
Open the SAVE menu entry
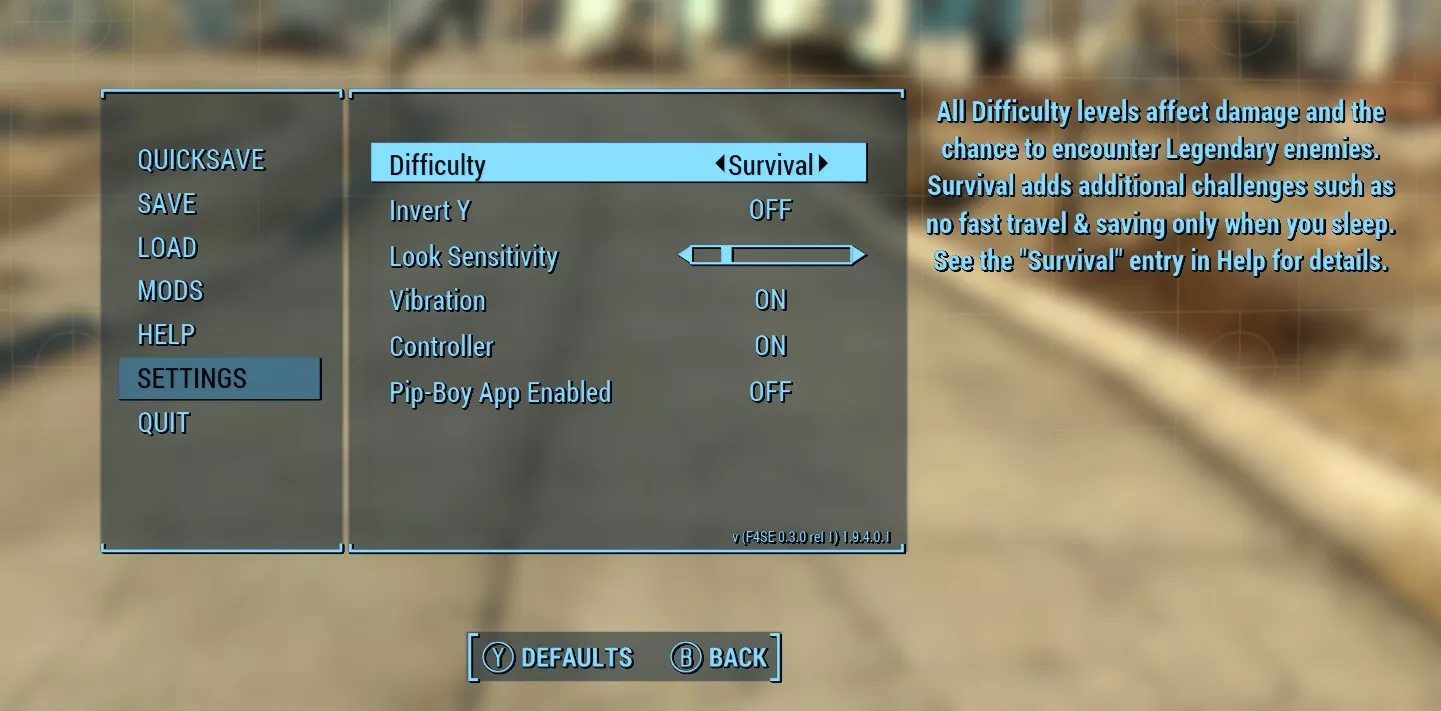tap(167, 204)
